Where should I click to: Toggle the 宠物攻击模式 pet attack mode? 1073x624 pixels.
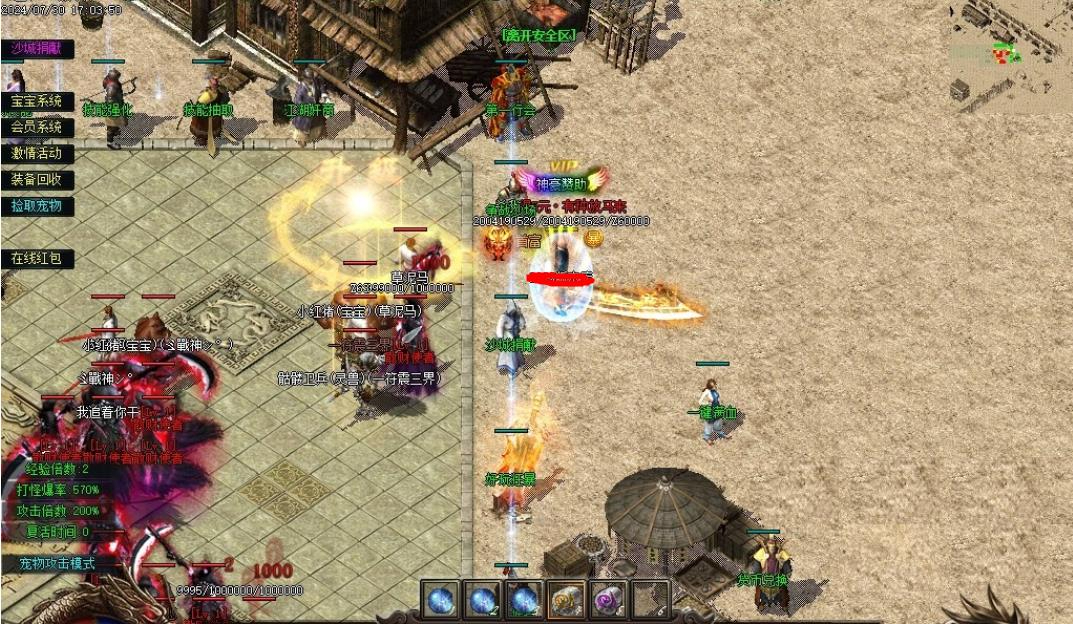point(58,563)
